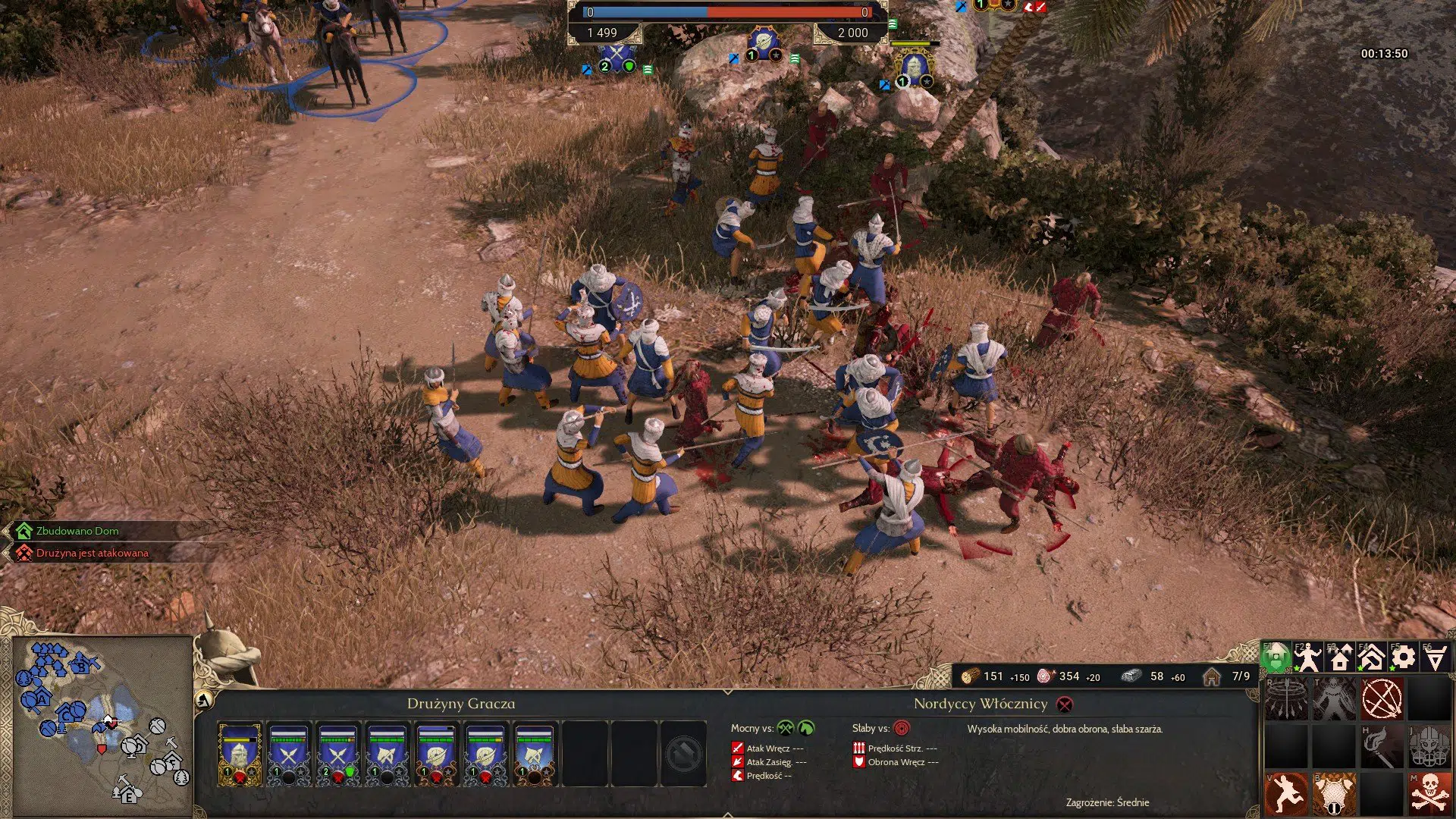The width and height of the screenshot is (1456, 819).
Task: Activate the crossed arrows circle ability
Action: 1382,698
